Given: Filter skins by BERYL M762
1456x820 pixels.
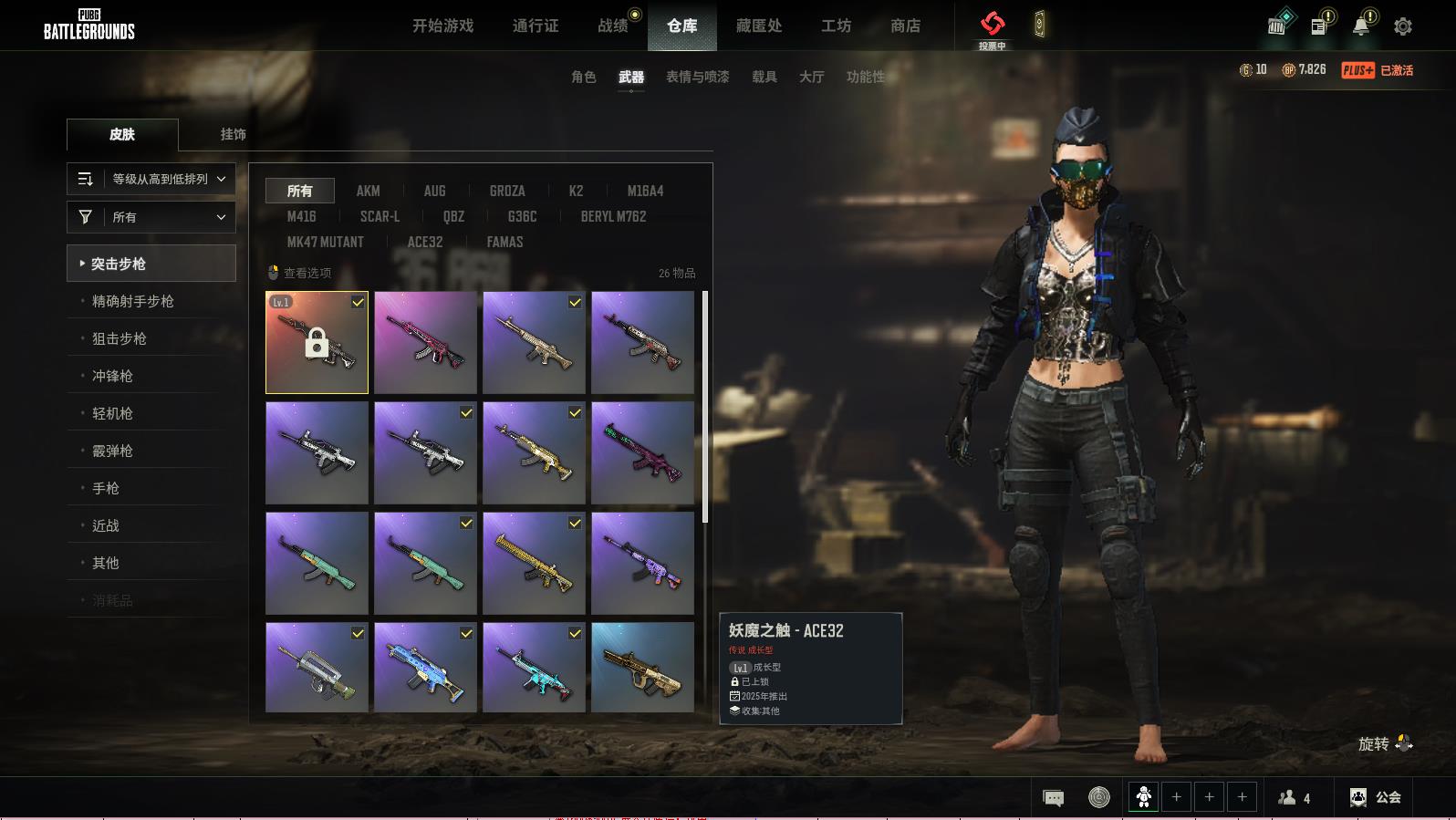Looking at the screenshot, I should [613, 216].
